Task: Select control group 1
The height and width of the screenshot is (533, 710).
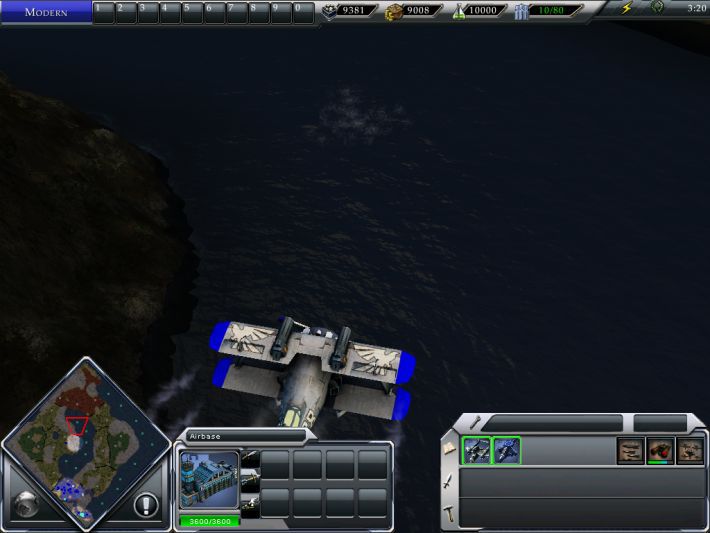Action: [104, 12]
